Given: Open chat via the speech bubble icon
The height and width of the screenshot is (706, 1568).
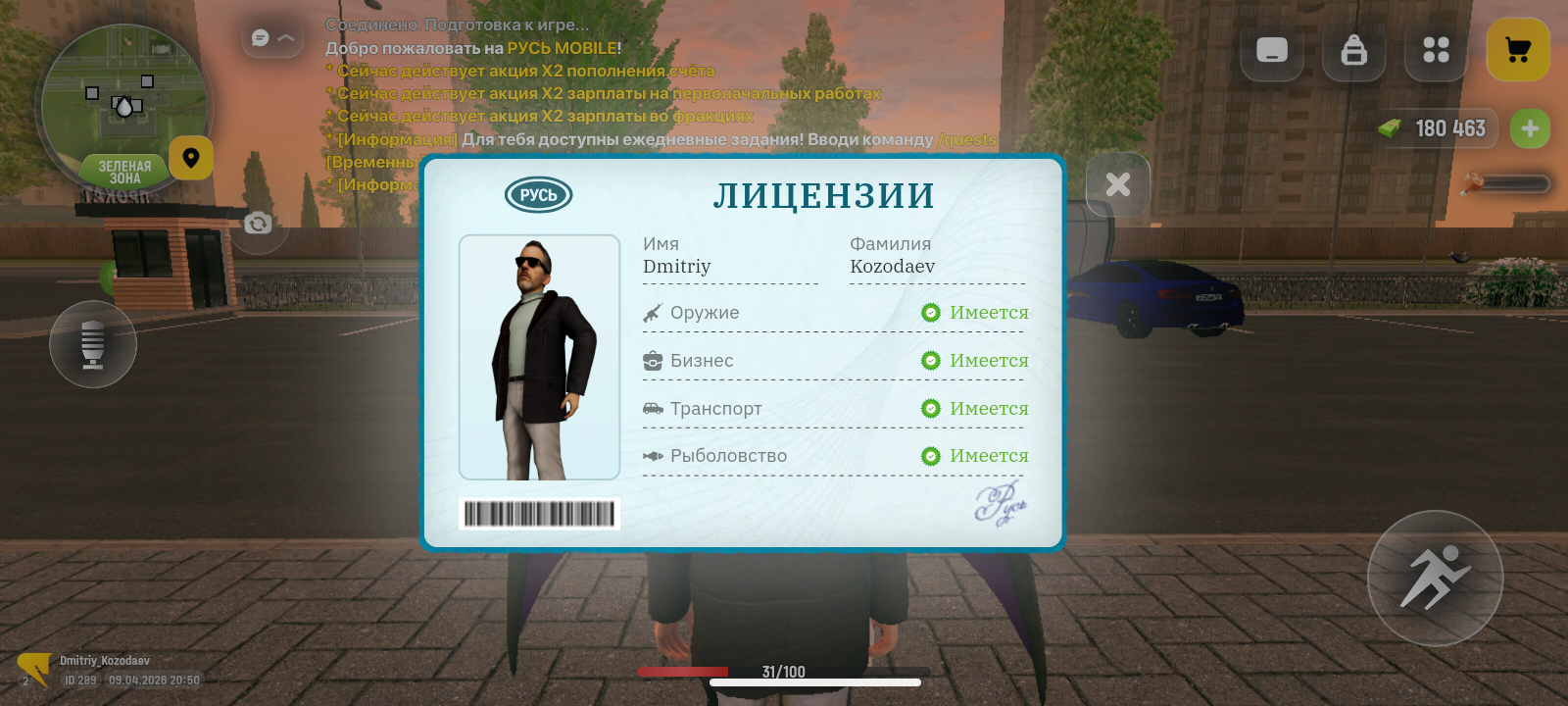Looking at the screenshot, I should 258,36.
